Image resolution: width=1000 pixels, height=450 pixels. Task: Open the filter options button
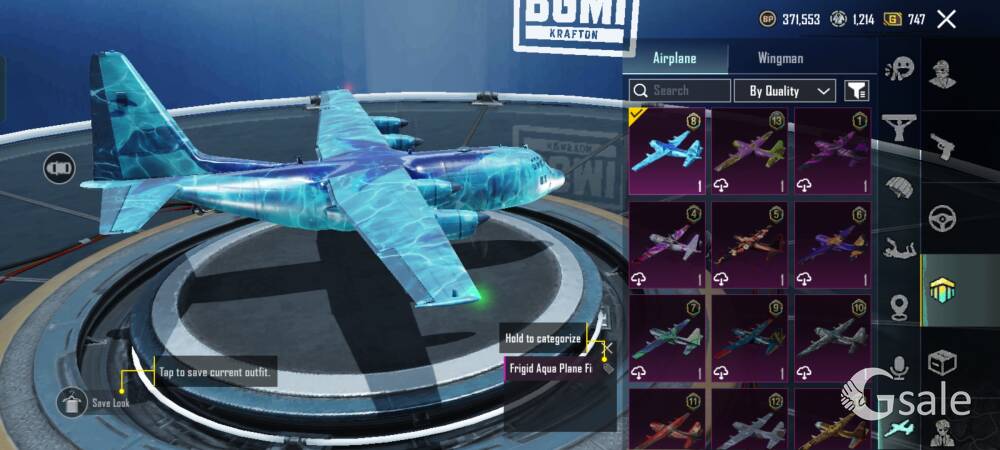point(856,91)
